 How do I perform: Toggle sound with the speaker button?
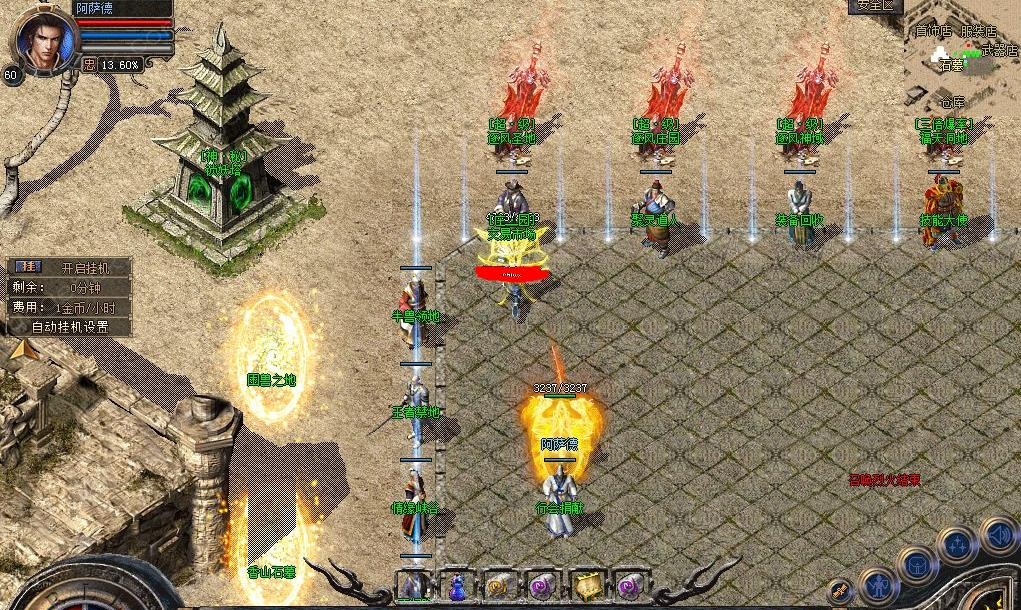point(998,536)
